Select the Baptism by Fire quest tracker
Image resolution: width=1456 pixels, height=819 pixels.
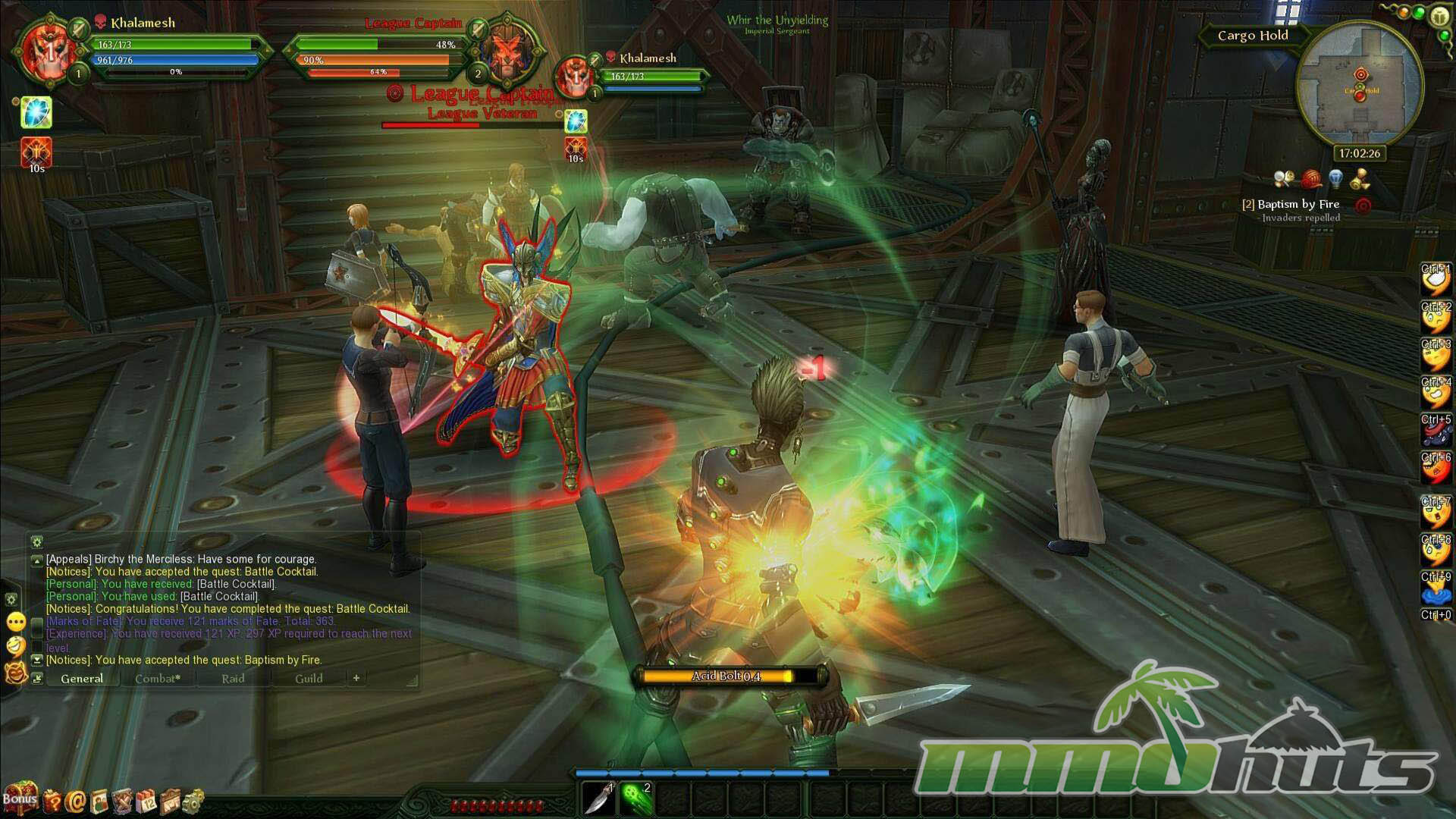pos(1298,204)
